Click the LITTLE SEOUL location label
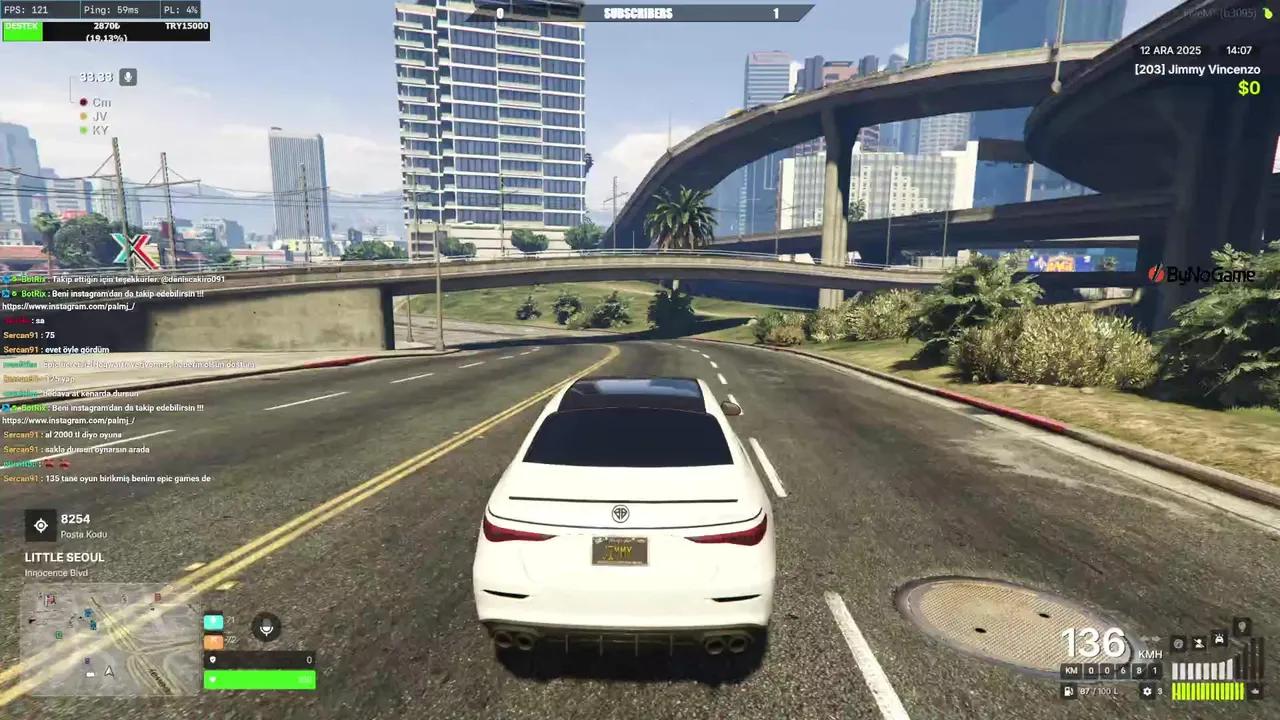Viewport: 1280px width, 720px height. (64, 557)
